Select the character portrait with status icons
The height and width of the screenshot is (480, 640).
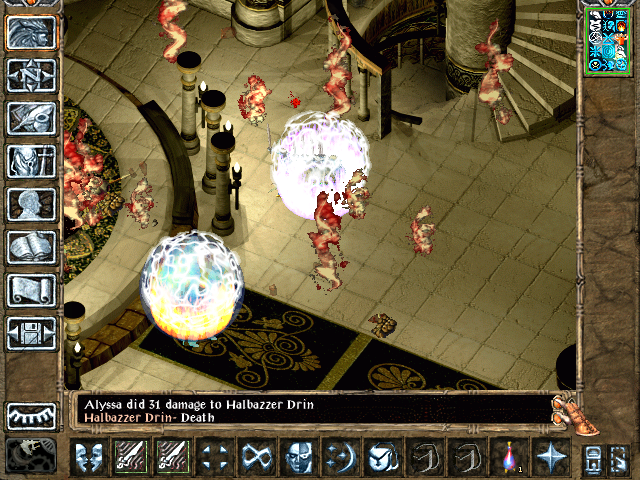606,39
